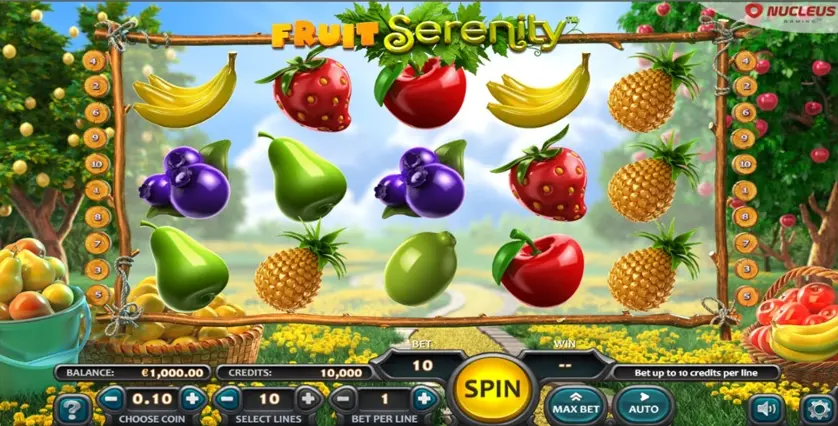
Task: Add more lines with Select Lines plus
Action: coord(309,398)
